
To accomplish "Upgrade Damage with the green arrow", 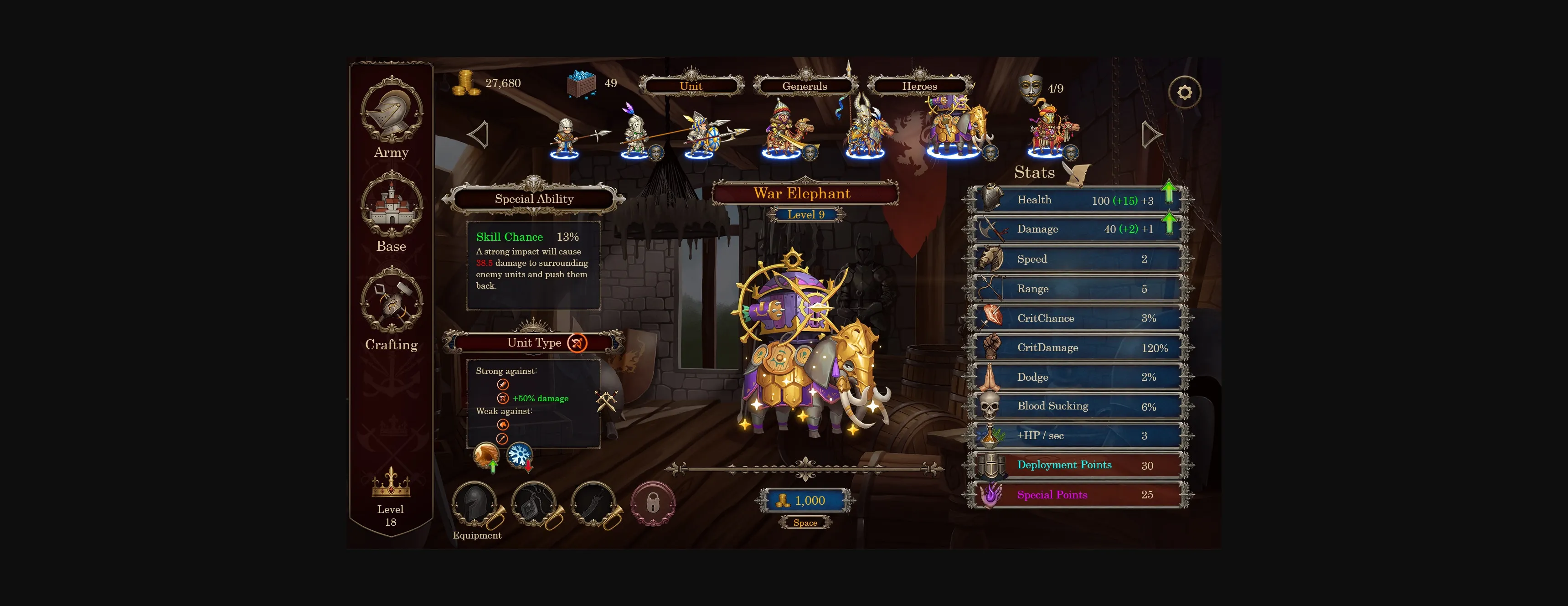I will click(1168, 223).
